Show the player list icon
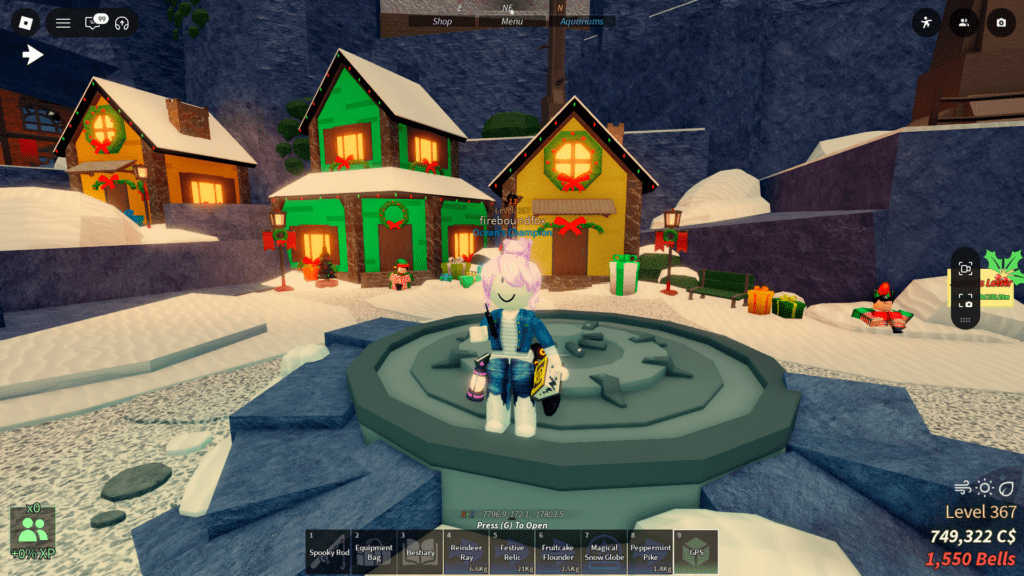This screenshot has height=576, width=1024. tap(963, 22)
